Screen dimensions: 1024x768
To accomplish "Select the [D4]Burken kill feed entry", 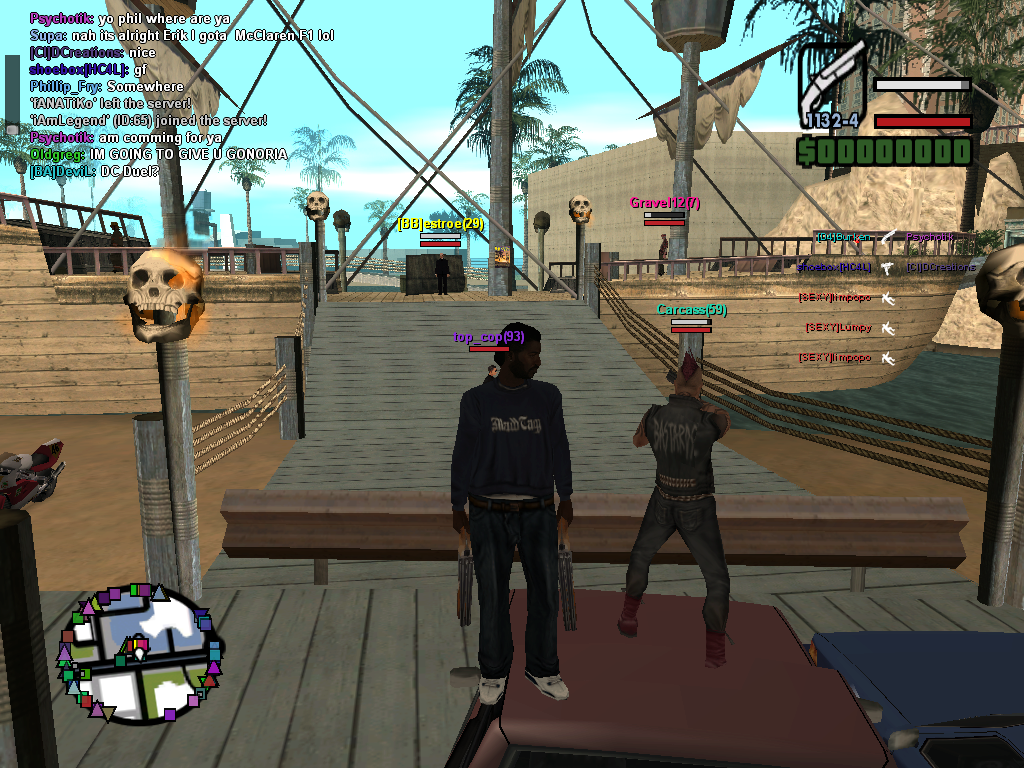I will (x=840, y=238).
